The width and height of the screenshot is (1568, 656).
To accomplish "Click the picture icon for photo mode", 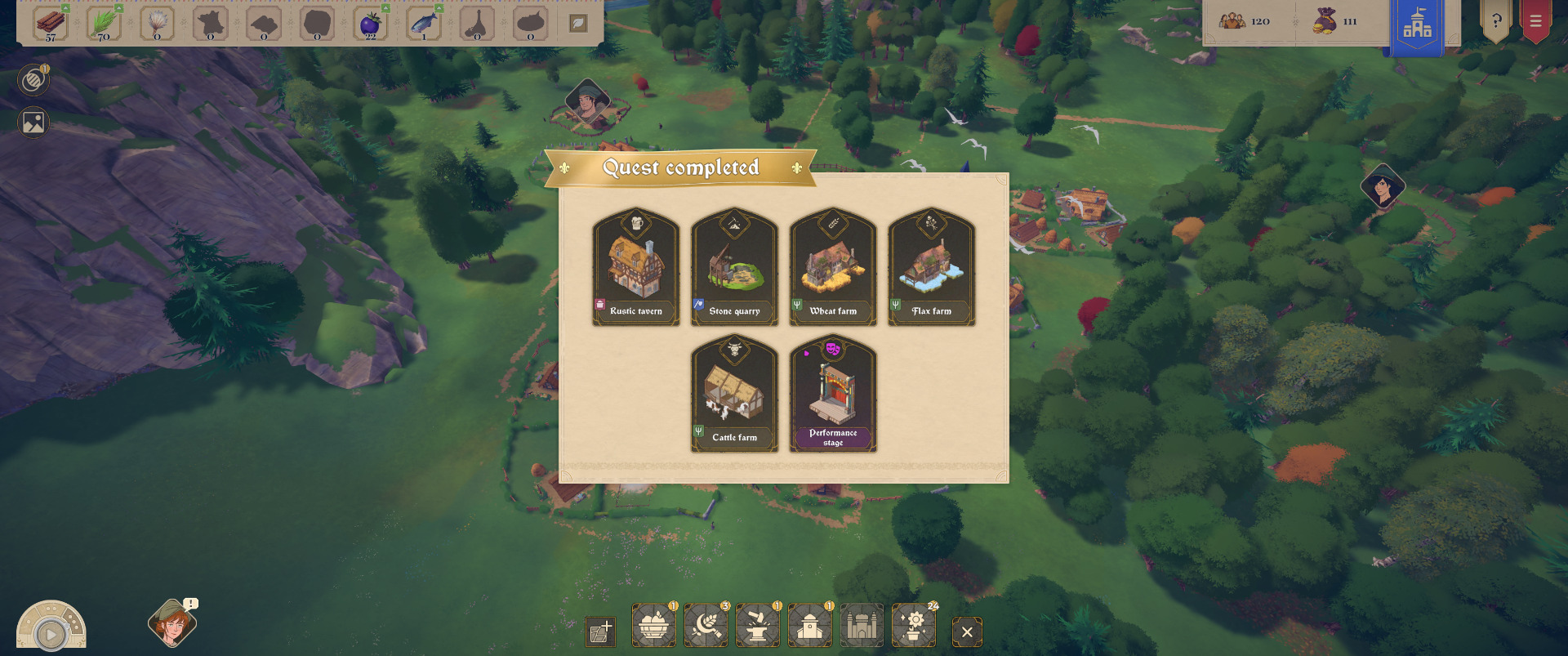I will click(x=33, y=123).
